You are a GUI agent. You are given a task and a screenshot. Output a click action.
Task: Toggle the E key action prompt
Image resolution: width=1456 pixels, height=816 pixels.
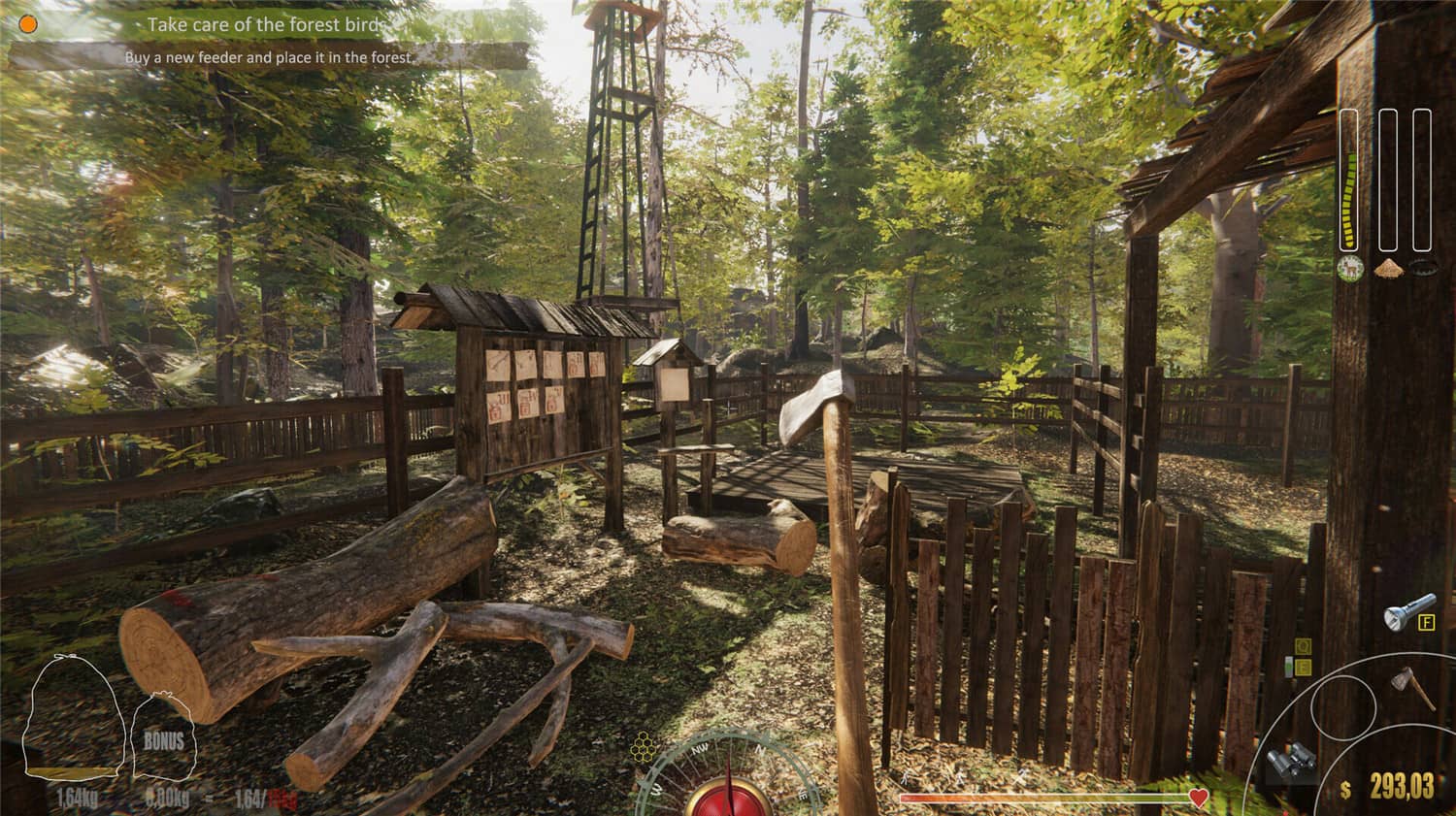click(1304, 667)
